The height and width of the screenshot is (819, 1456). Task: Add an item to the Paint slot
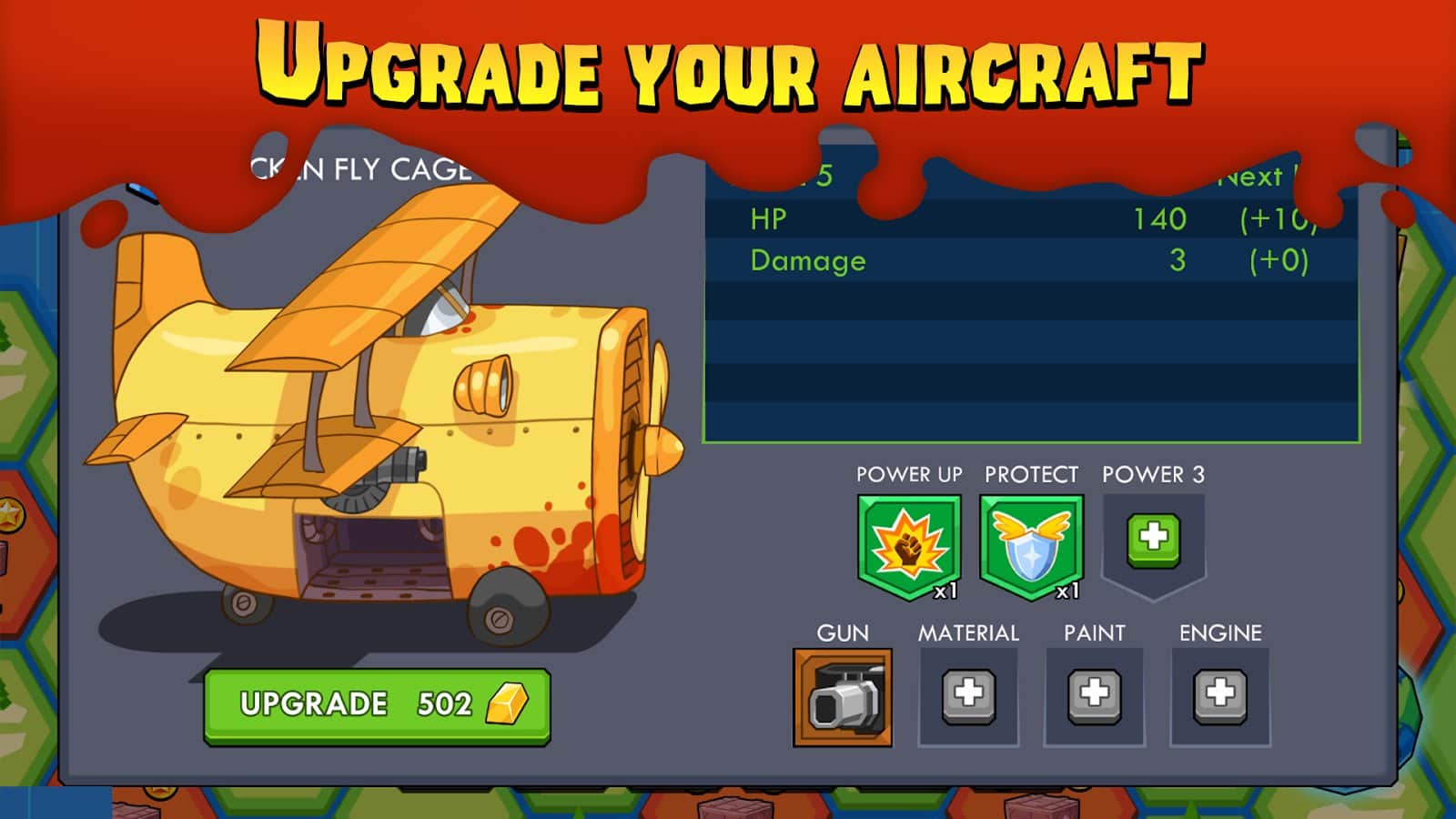1094,697
